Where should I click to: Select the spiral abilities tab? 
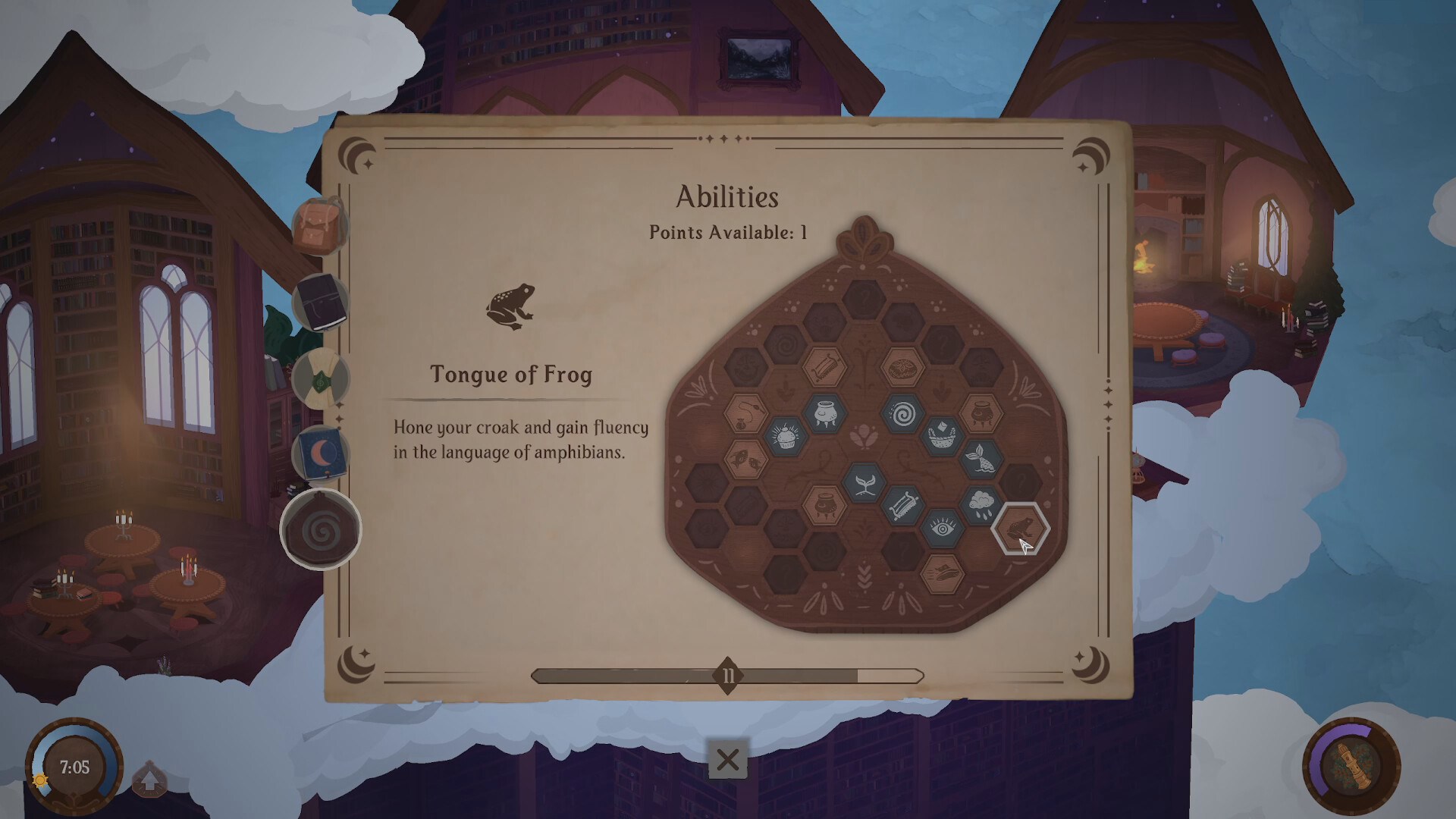321,529
